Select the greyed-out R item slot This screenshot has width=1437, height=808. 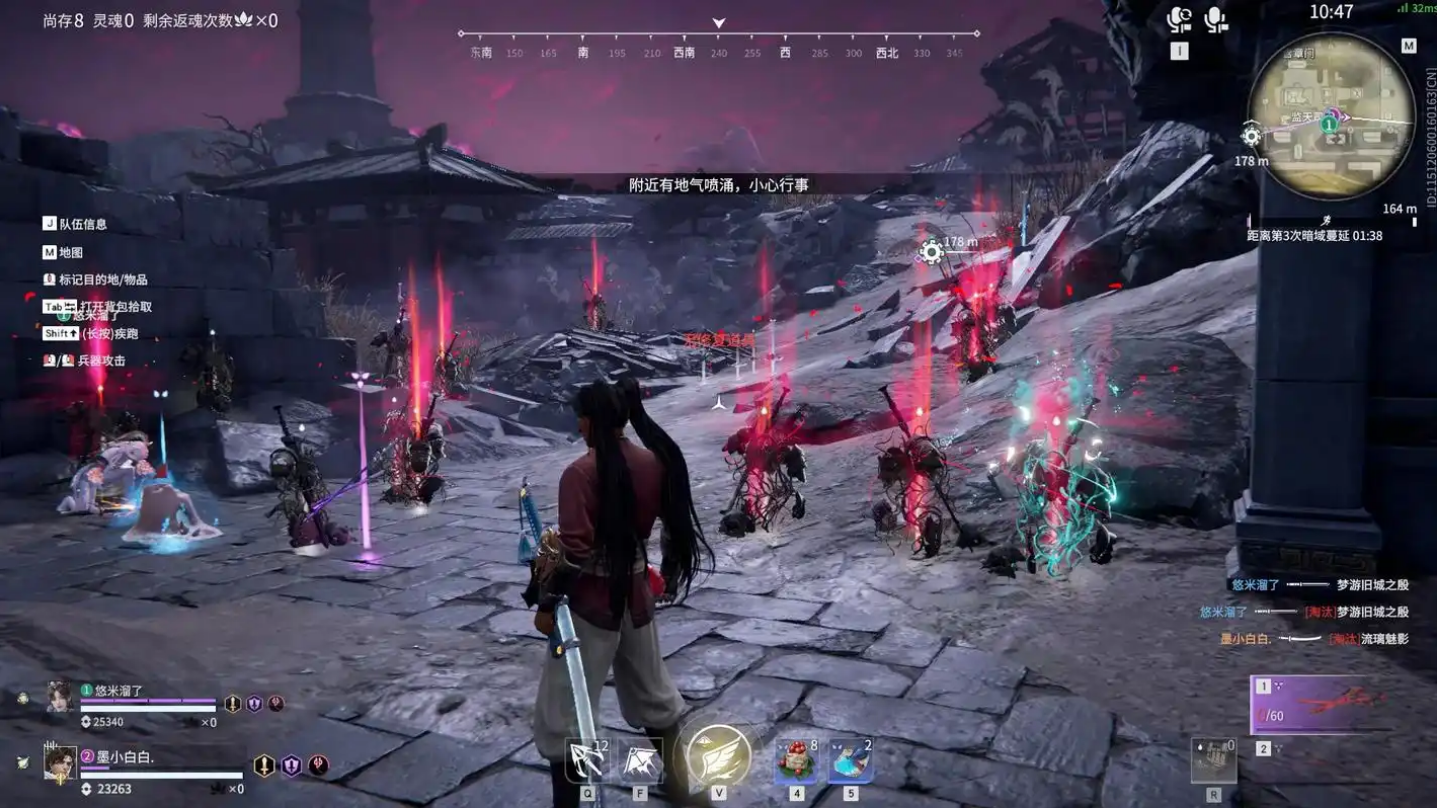coord(1213,761)
